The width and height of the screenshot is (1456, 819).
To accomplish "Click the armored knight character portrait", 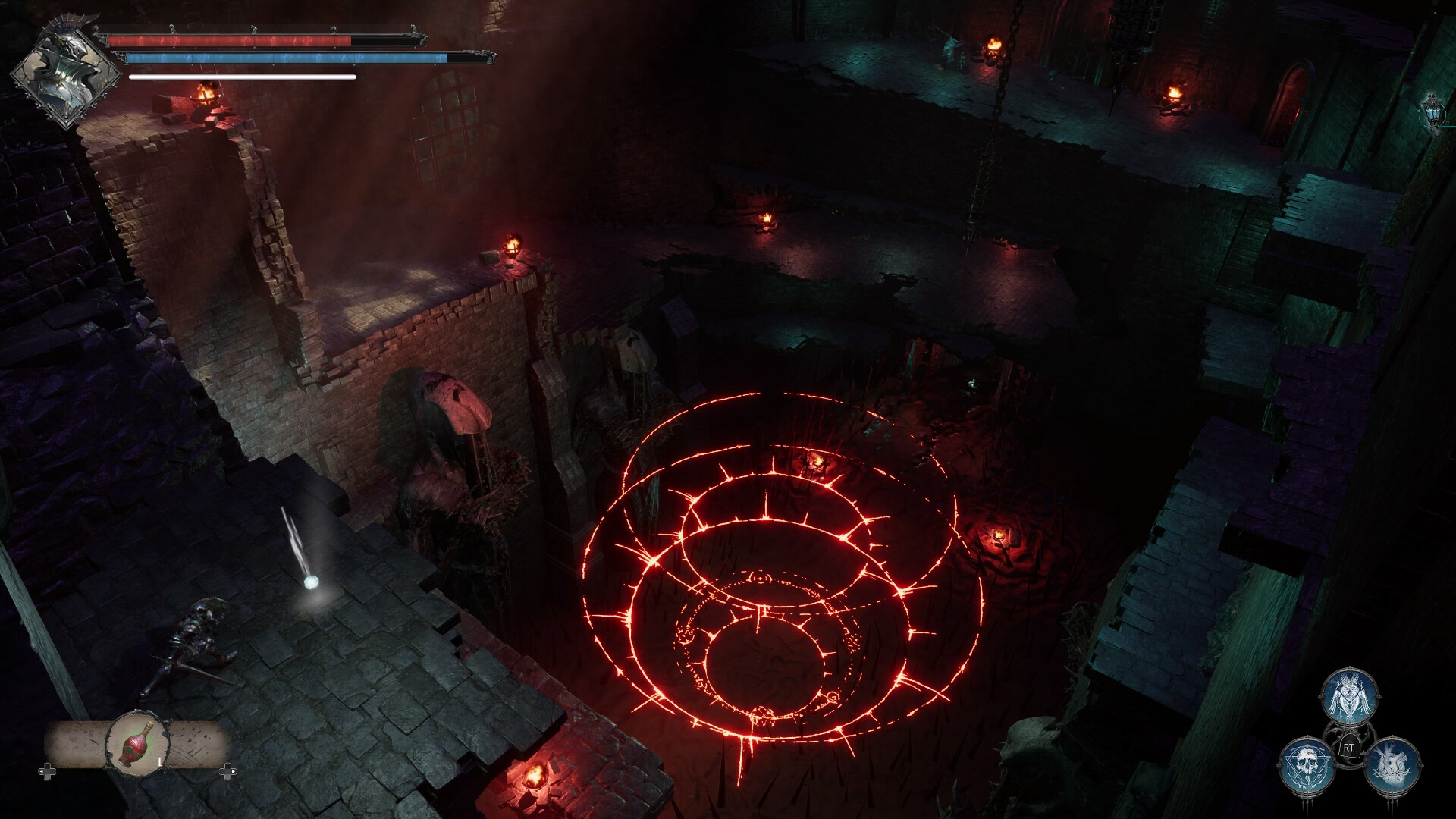I will point(65,74).
